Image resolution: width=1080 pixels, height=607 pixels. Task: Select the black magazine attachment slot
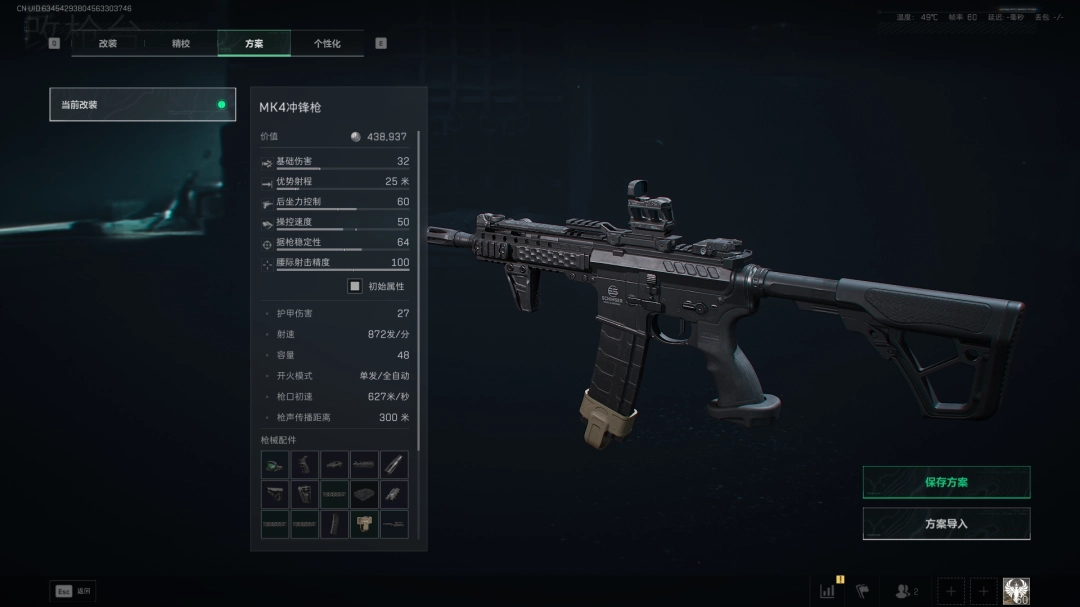pos(335,524)
